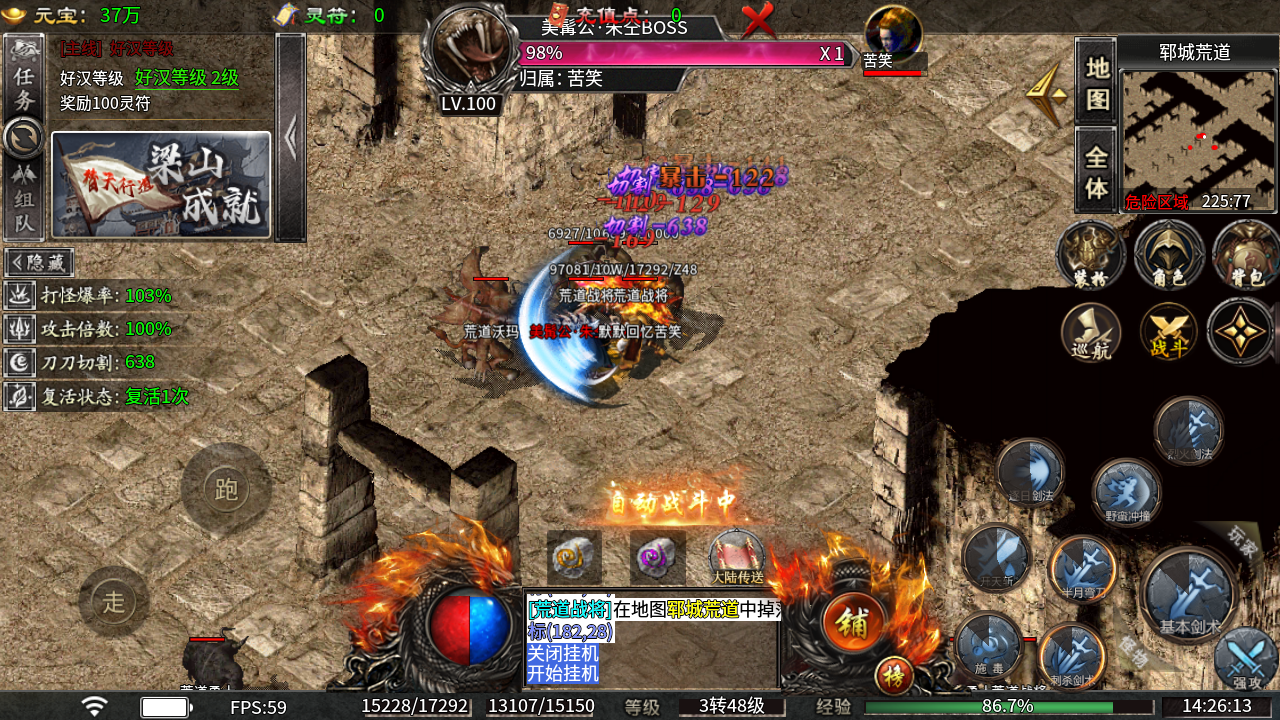This screenshot has height=720, width=1280.
Task: Open the 角色 (character) sheet icon
Action: click(1168, 254)
